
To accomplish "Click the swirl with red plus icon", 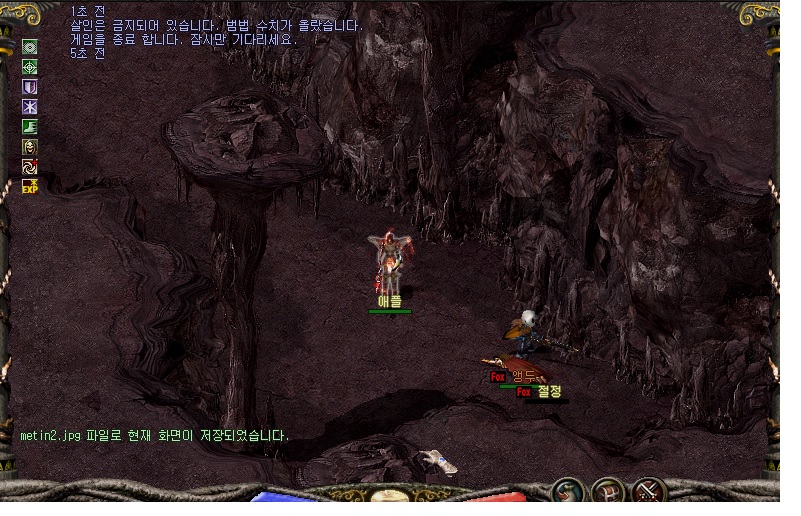I will click(30, 167).
